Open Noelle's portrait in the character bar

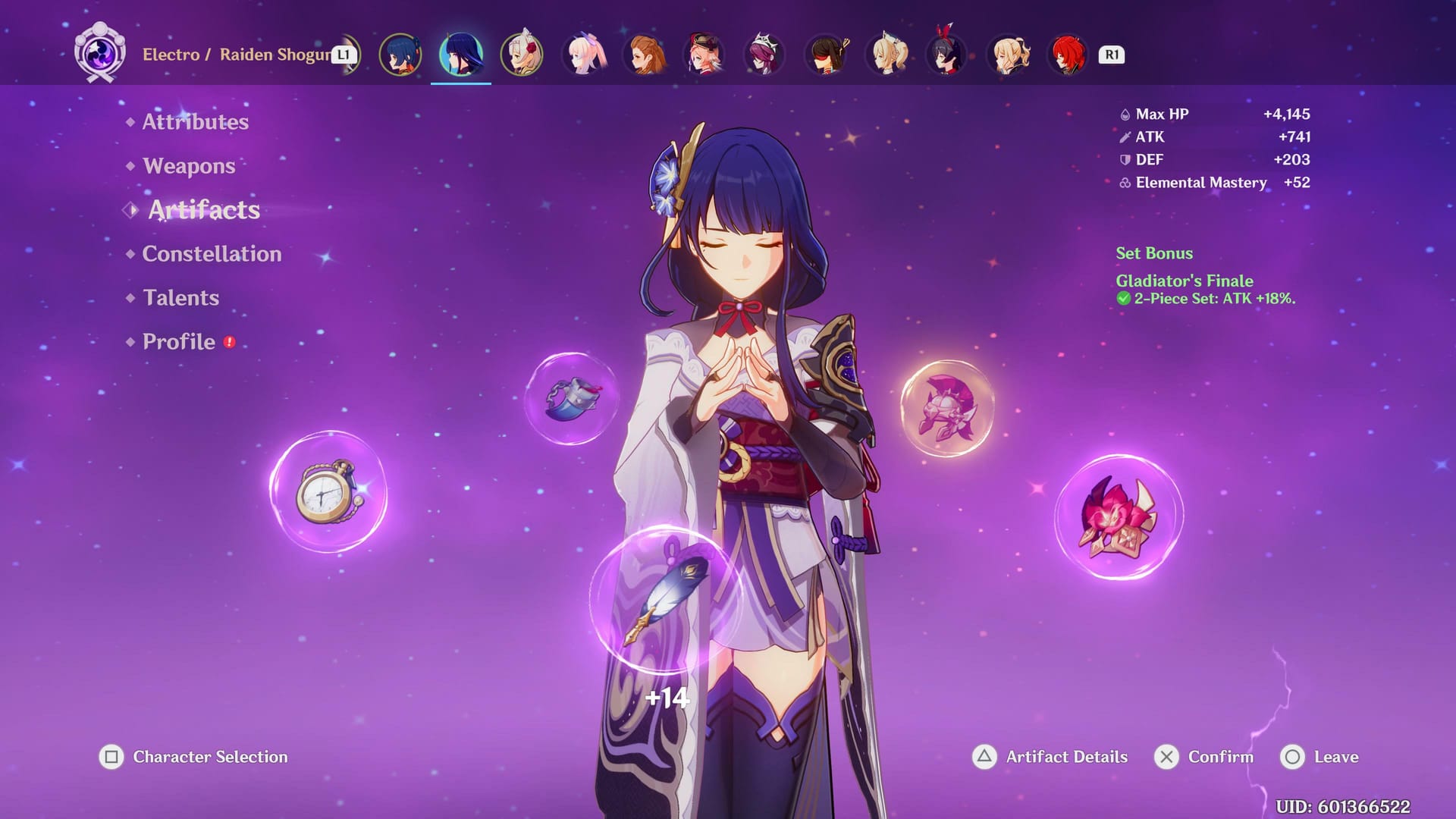pos(522,55)
